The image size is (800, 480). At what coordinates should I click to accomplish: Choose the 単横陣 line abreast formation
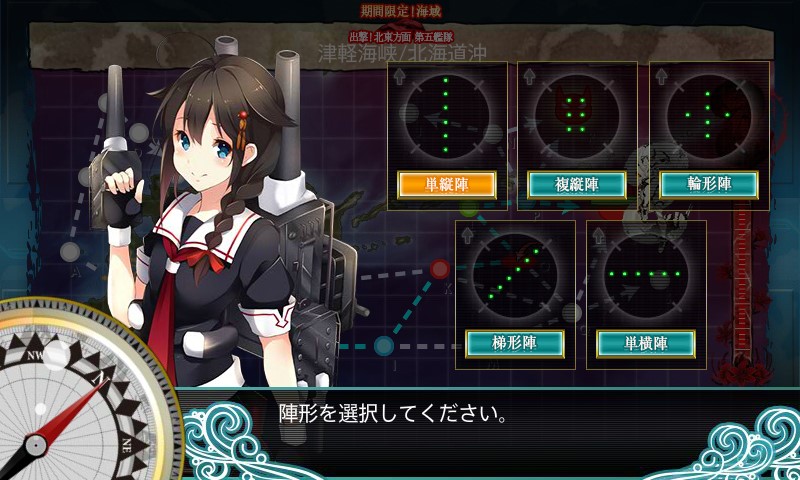(646, 343)
